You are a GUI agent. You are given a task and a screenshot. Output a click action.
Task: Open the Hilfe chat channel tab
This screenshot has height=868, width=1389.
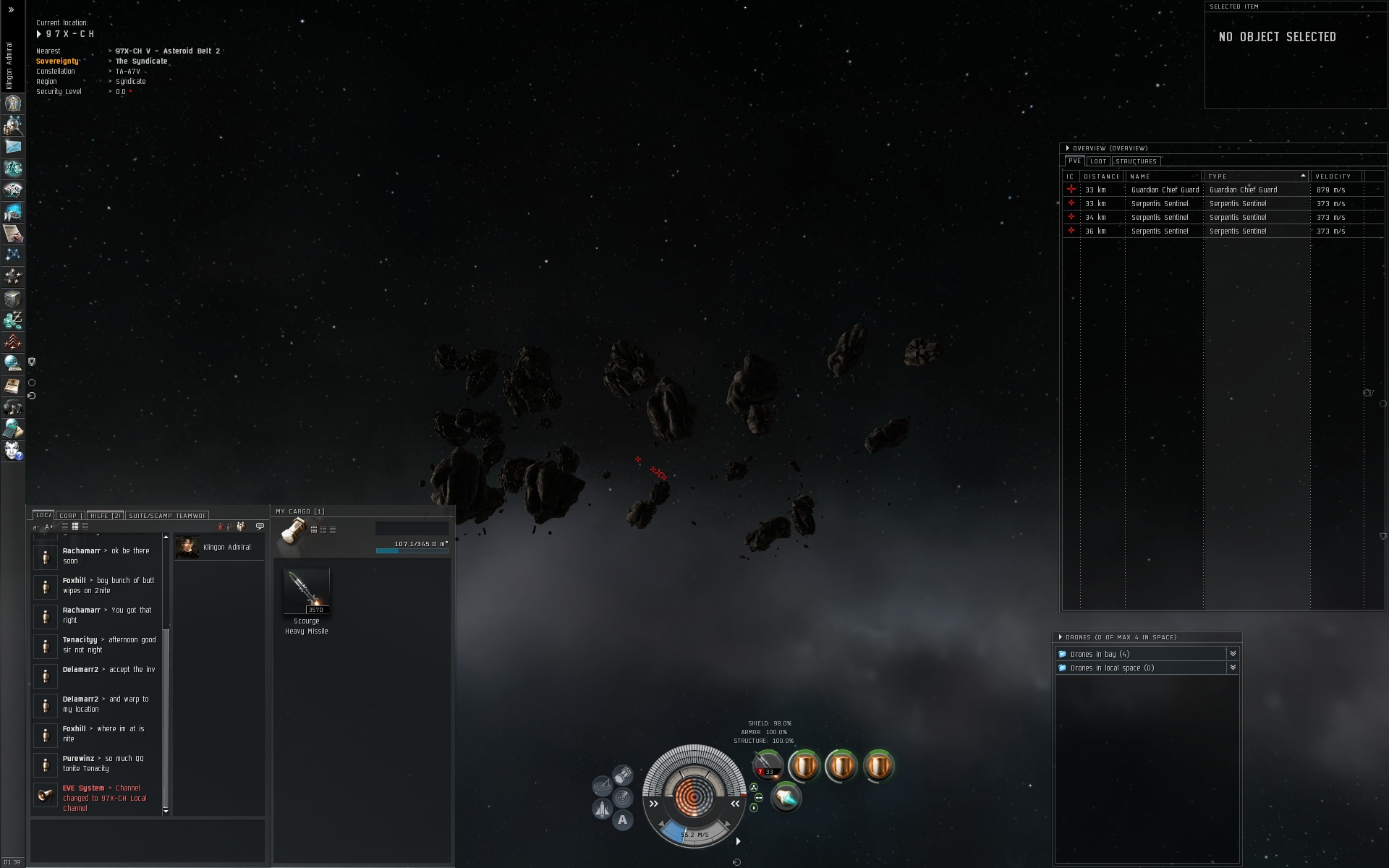104,516
